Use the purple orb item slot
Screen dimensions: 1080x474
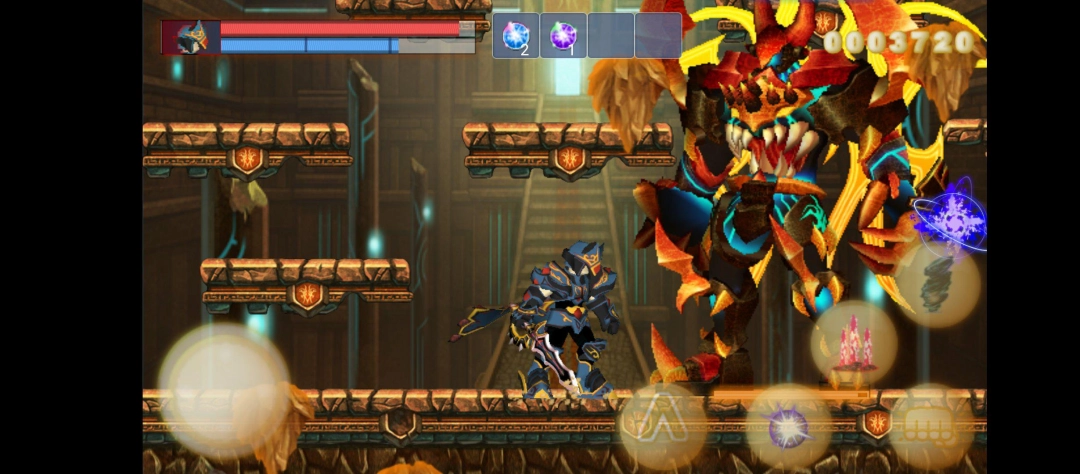563,36
